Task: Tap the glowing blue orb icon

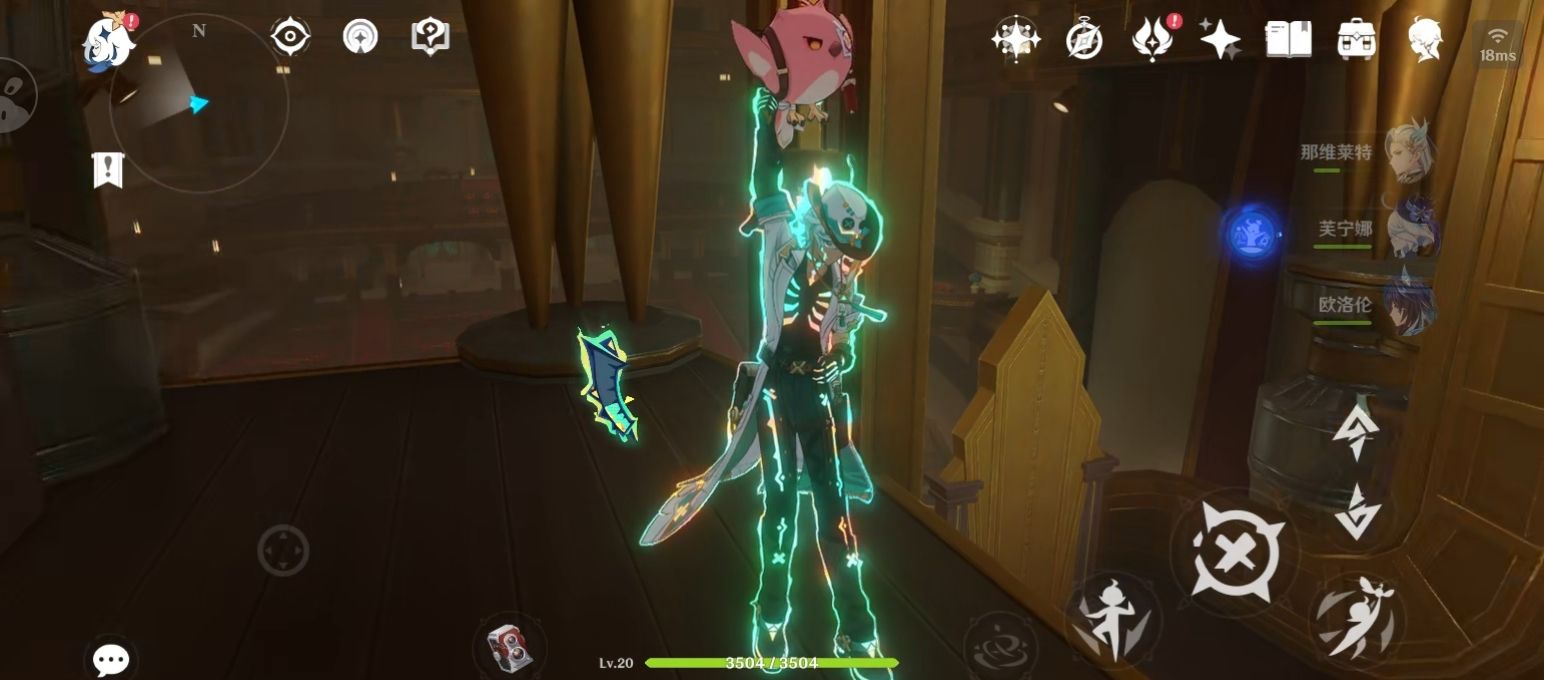Action: coord(1252,234)
